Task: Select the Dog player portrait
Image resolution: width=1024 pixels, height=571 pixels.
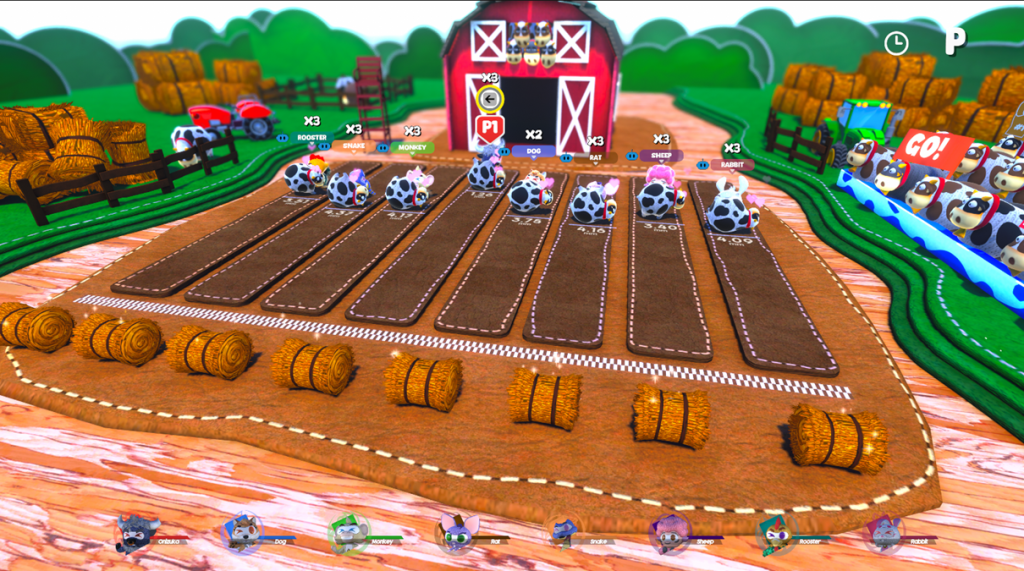Action: [242, 534]
